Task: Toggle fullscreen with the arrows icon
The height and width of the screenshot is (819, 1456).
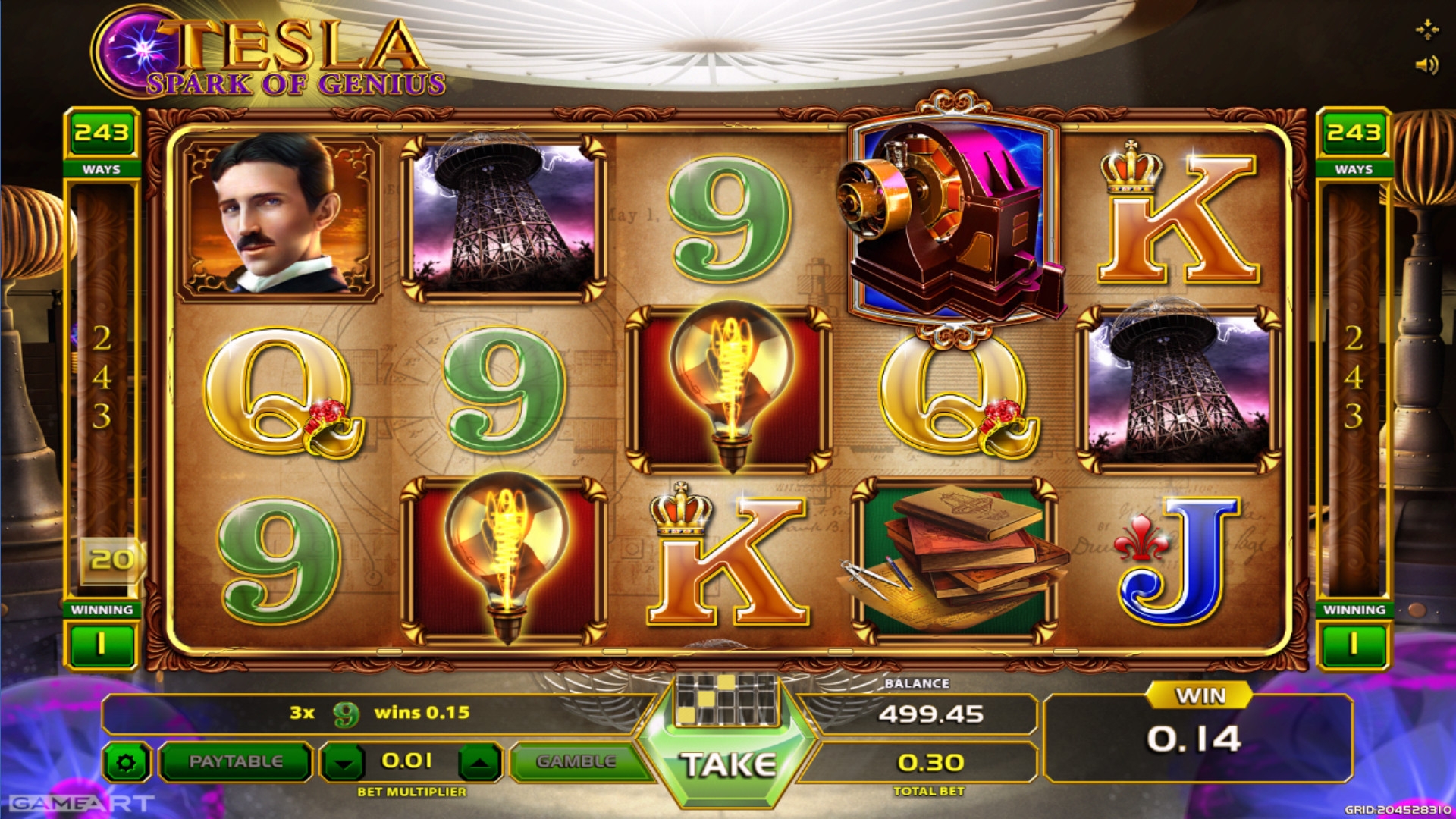Action: pyautogui.click(x=1426, y=30)
